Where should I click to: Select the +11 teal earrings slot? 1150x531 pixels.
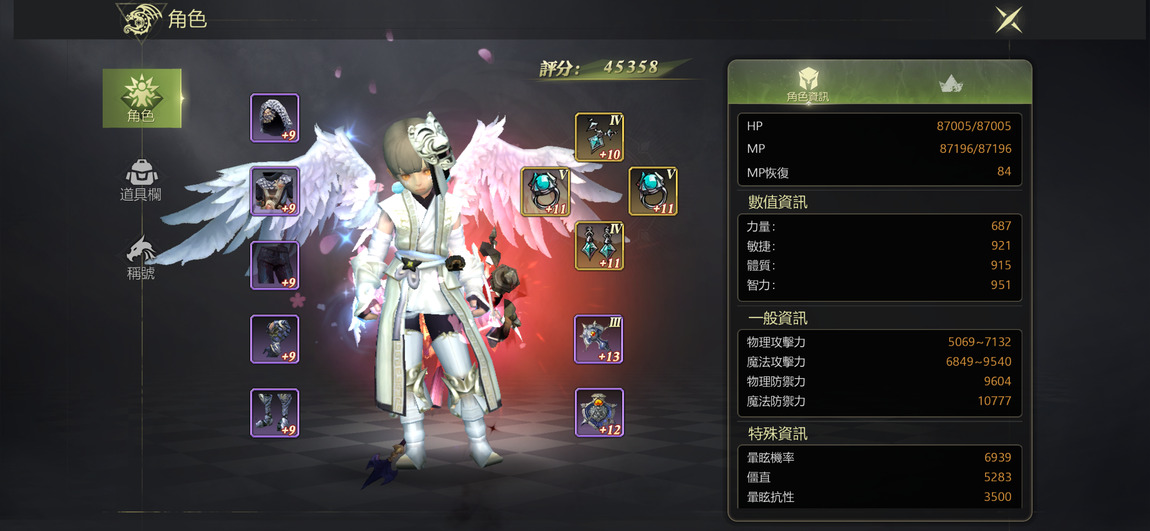599,246
